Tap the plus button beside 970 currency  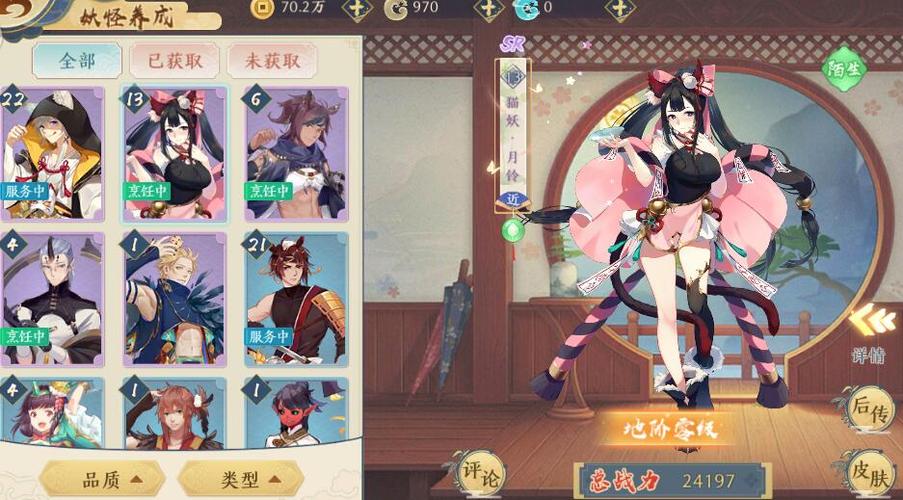(x=488, y=9)
